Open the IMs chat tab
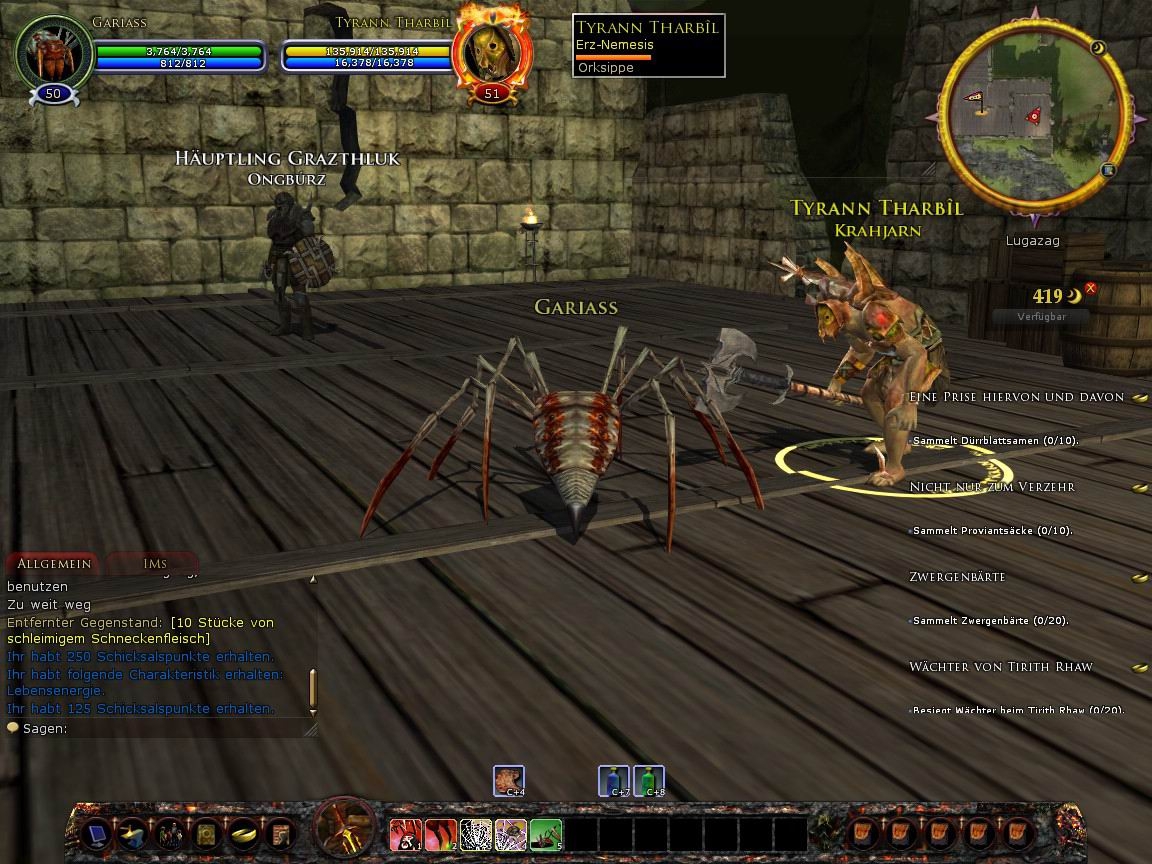The height and width of the screenshot is (864, 1152). pyautogui.click(x=154, y=564)
